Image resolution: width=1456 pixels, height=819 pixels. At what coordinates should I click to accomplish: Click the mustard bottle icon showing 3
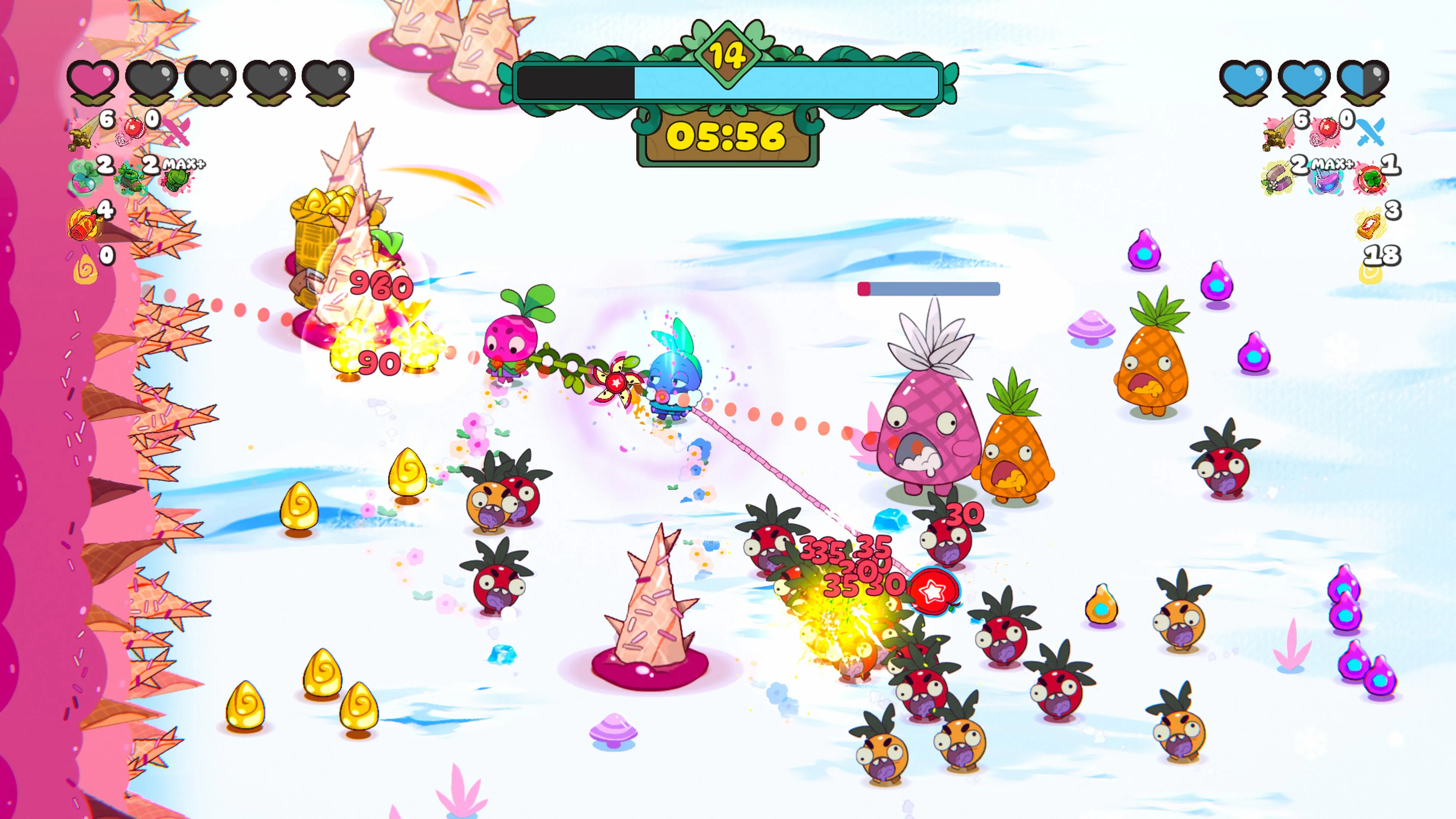click(1369, 226)
